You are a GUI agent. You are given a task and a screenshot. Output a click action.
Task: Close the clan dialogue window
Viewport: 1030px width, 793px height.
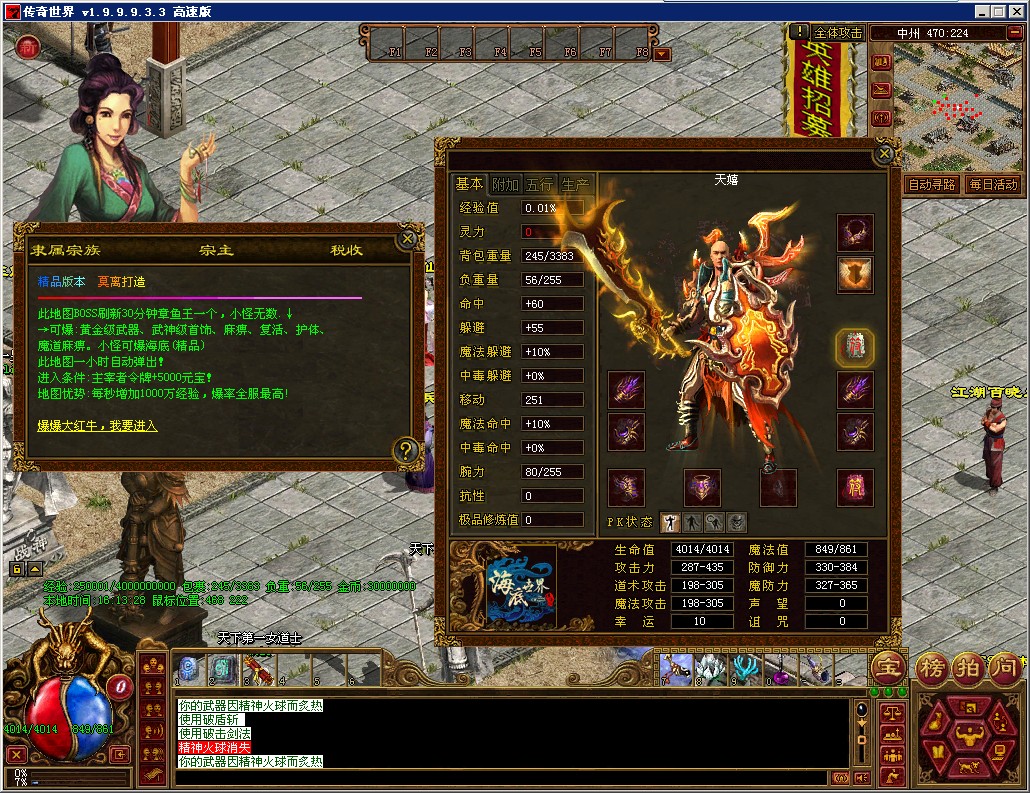(x=406, y=239)
